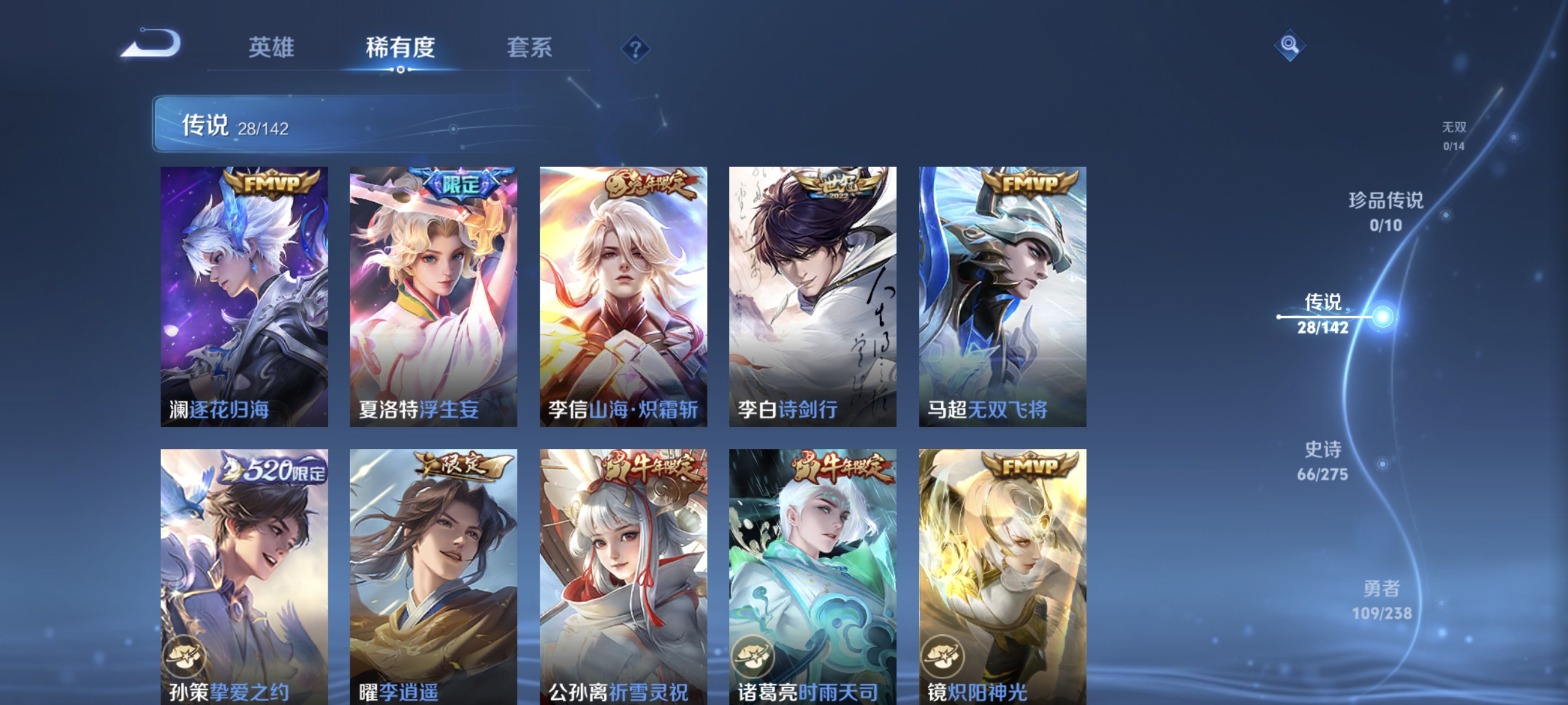
Task: Switch to the 套系 tab
Action: 530,48
